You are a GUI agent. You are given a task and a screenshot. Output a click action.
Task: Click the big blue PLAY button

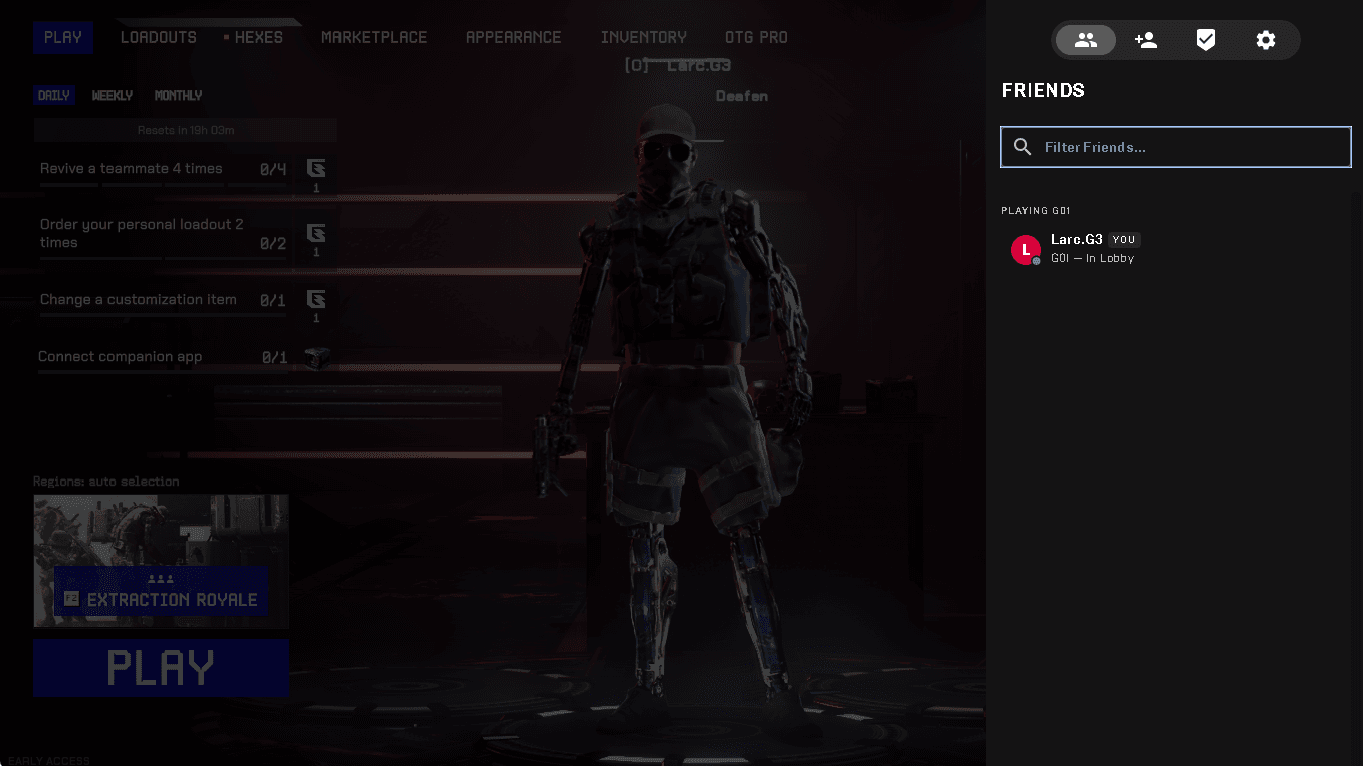click(x=161, y=668)
